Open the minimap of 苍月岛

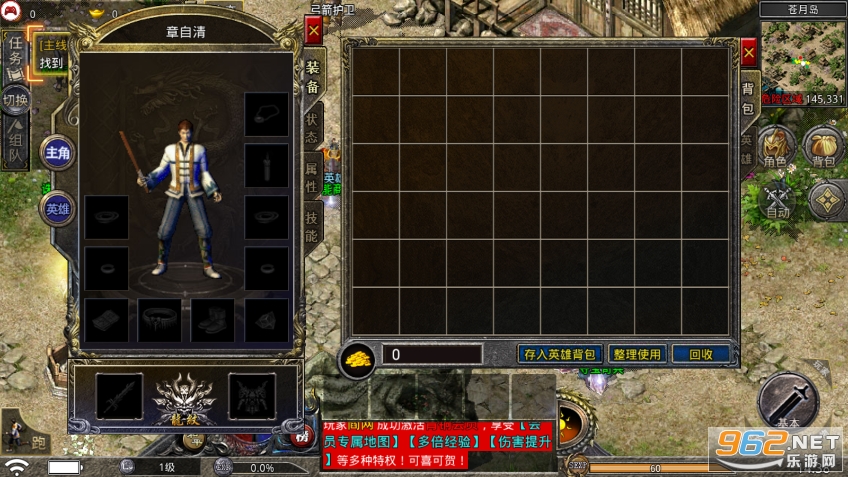click(802, 57)
